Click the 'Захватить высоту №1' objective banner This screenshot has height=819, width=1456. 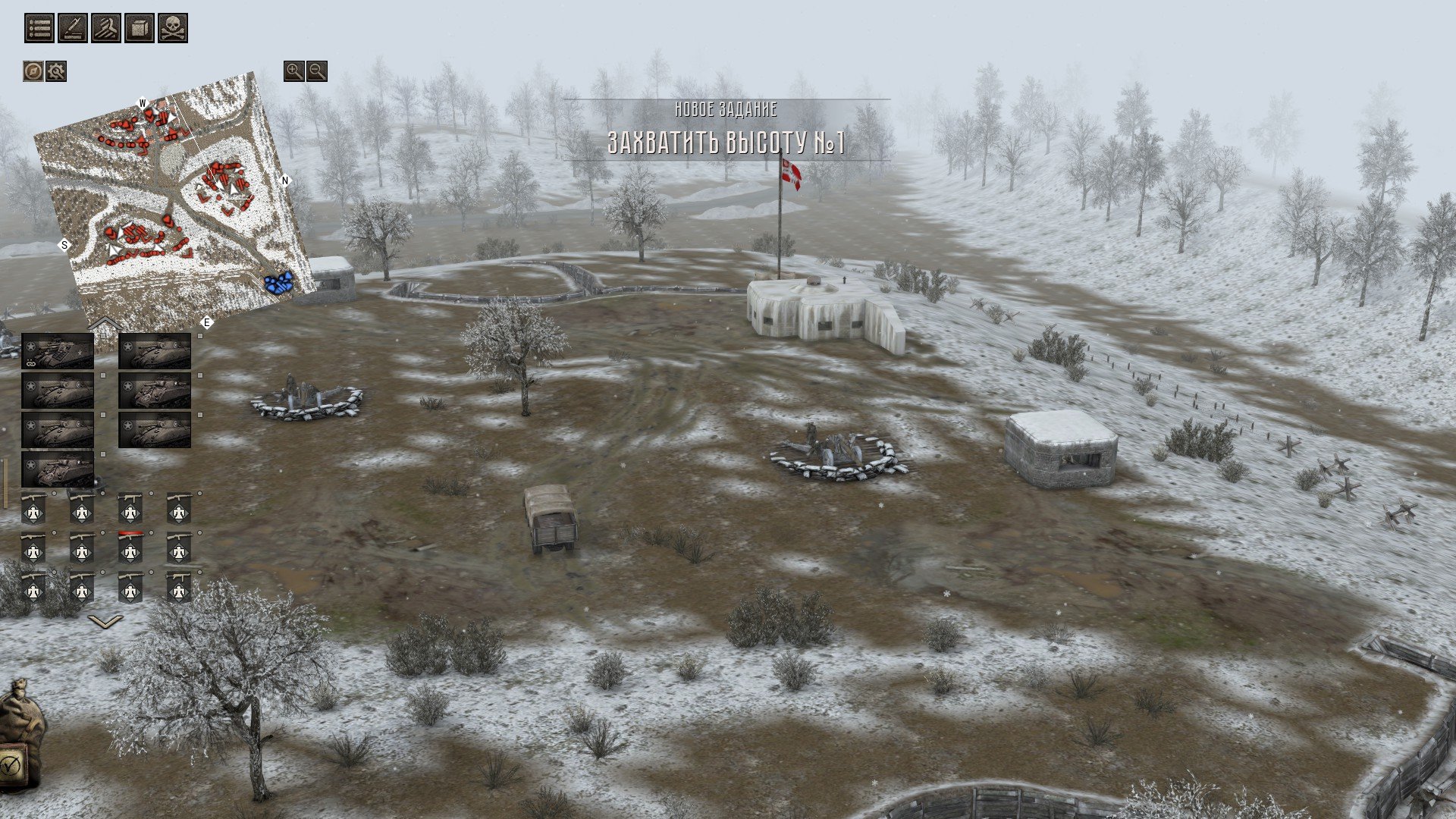(726, 143)
